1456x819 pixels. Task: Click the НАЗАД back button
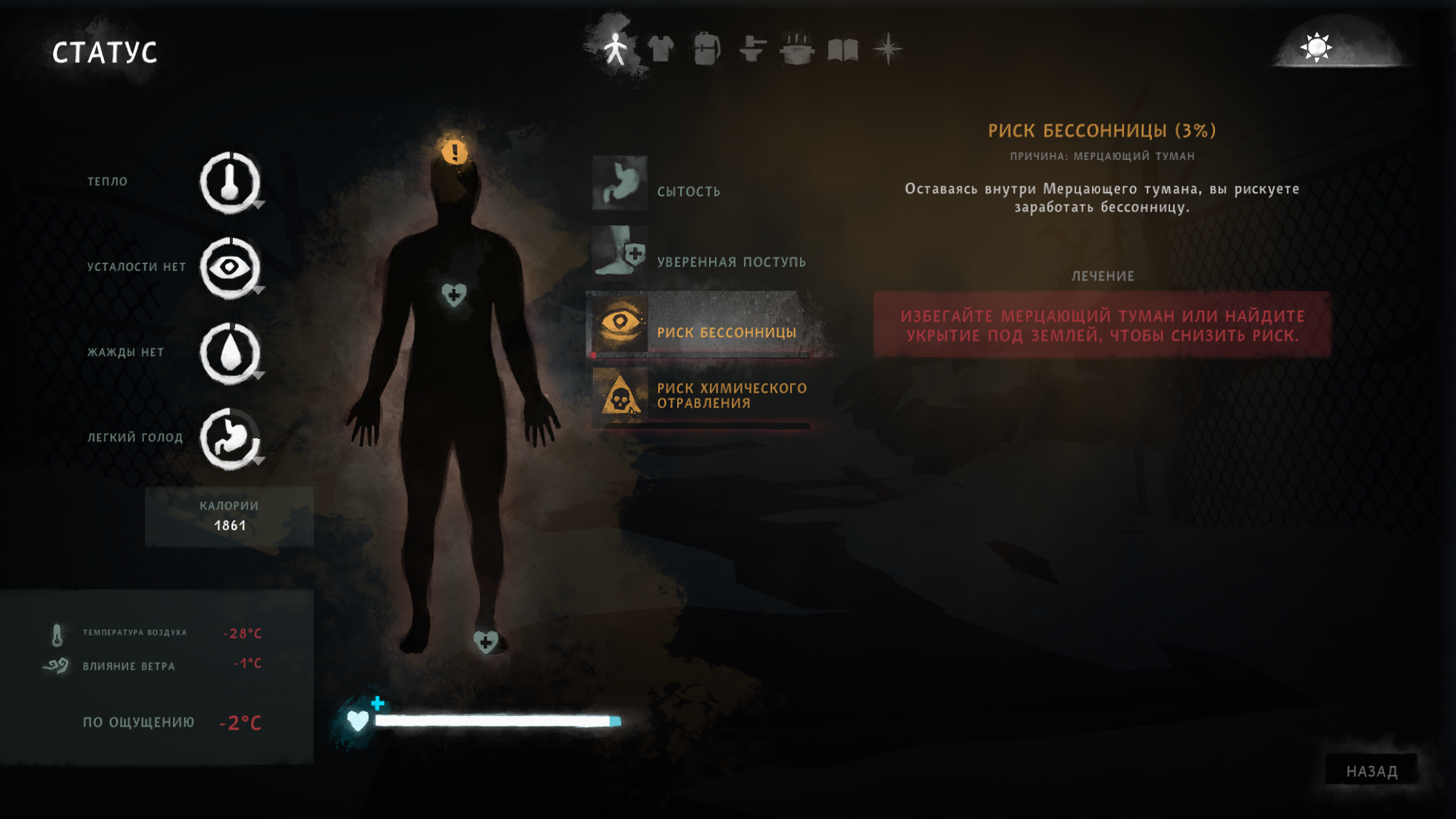[1371, 771]
